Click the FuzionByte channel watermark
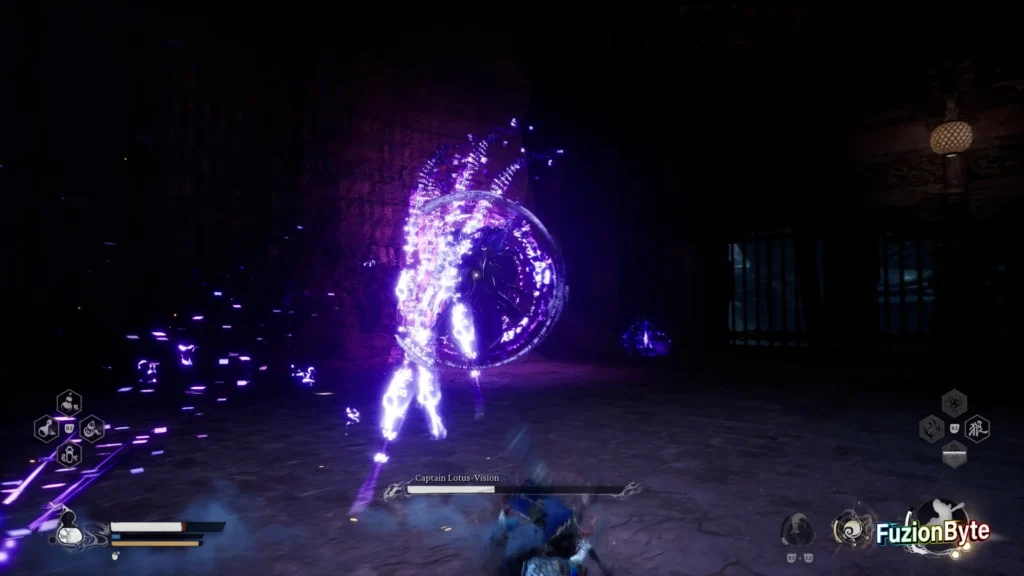Viewport: 1024px width, 576px height. [933, 533]
